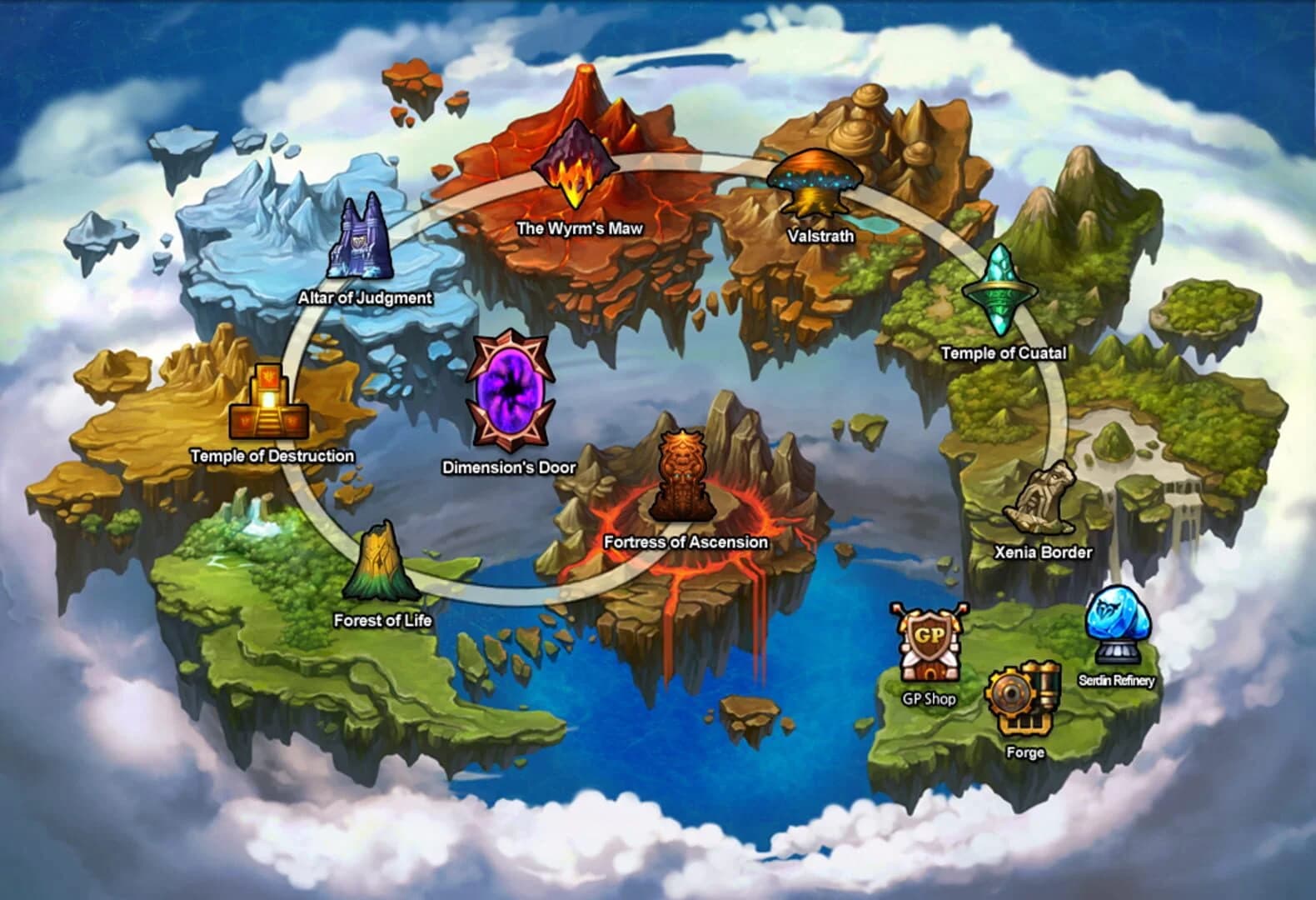Image resolution: width=1316 pixels, height=900 pixels.
Task: Click the Xenia Border label text
Action: 1044,551
